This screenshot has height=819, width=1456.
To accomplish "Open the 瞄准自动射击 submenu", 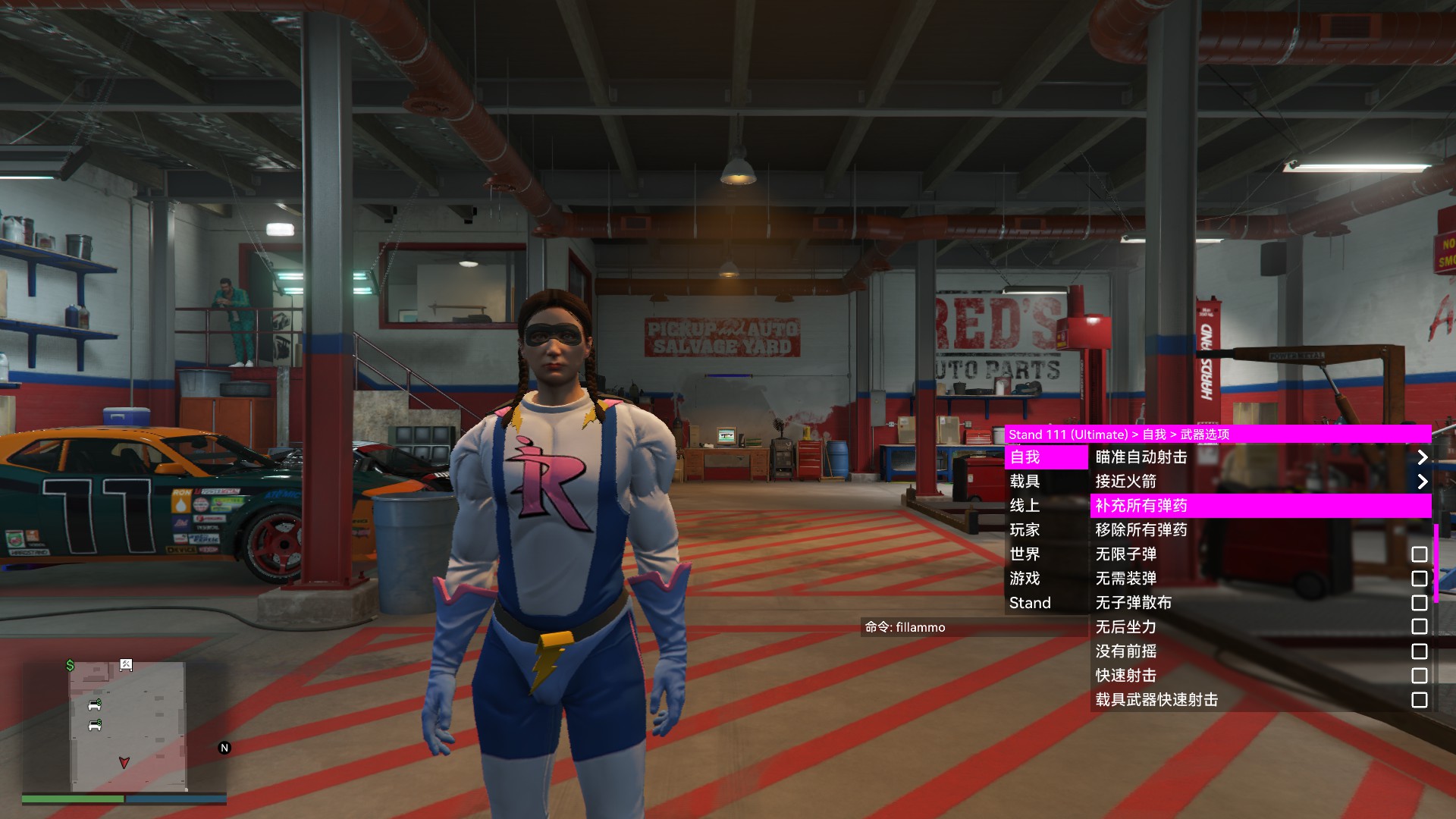I will (x=1259, y=457).
